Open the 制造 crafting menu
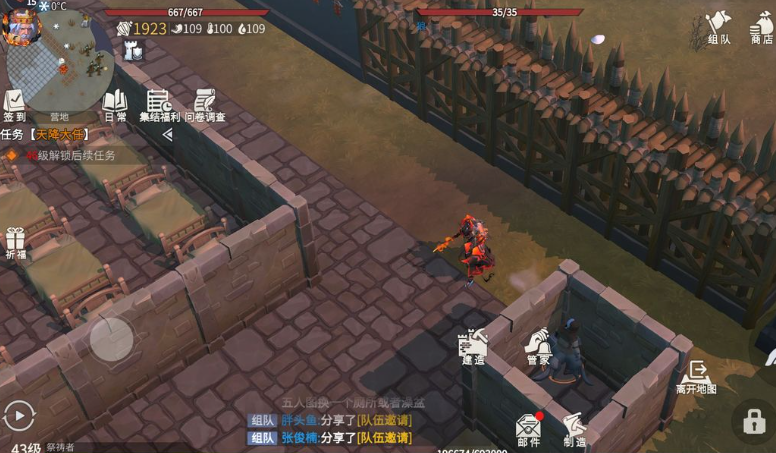Viewport: 776px width, 453px height. click(x=574, y=429)
